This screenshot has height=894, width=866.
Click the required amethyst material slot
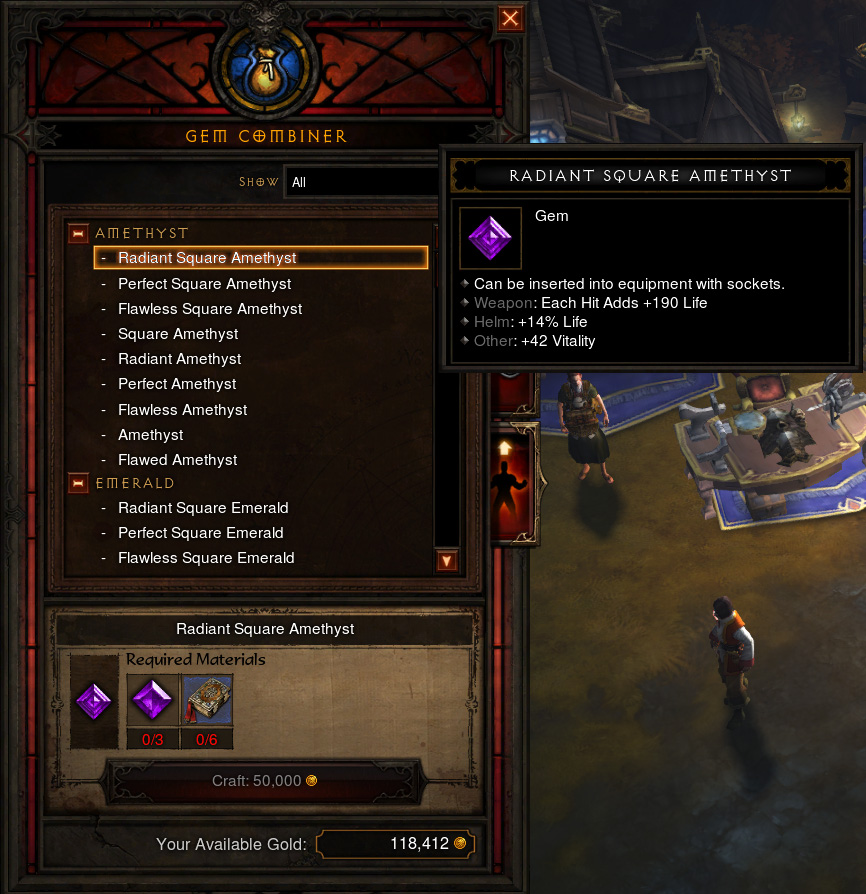click(154, 700)
